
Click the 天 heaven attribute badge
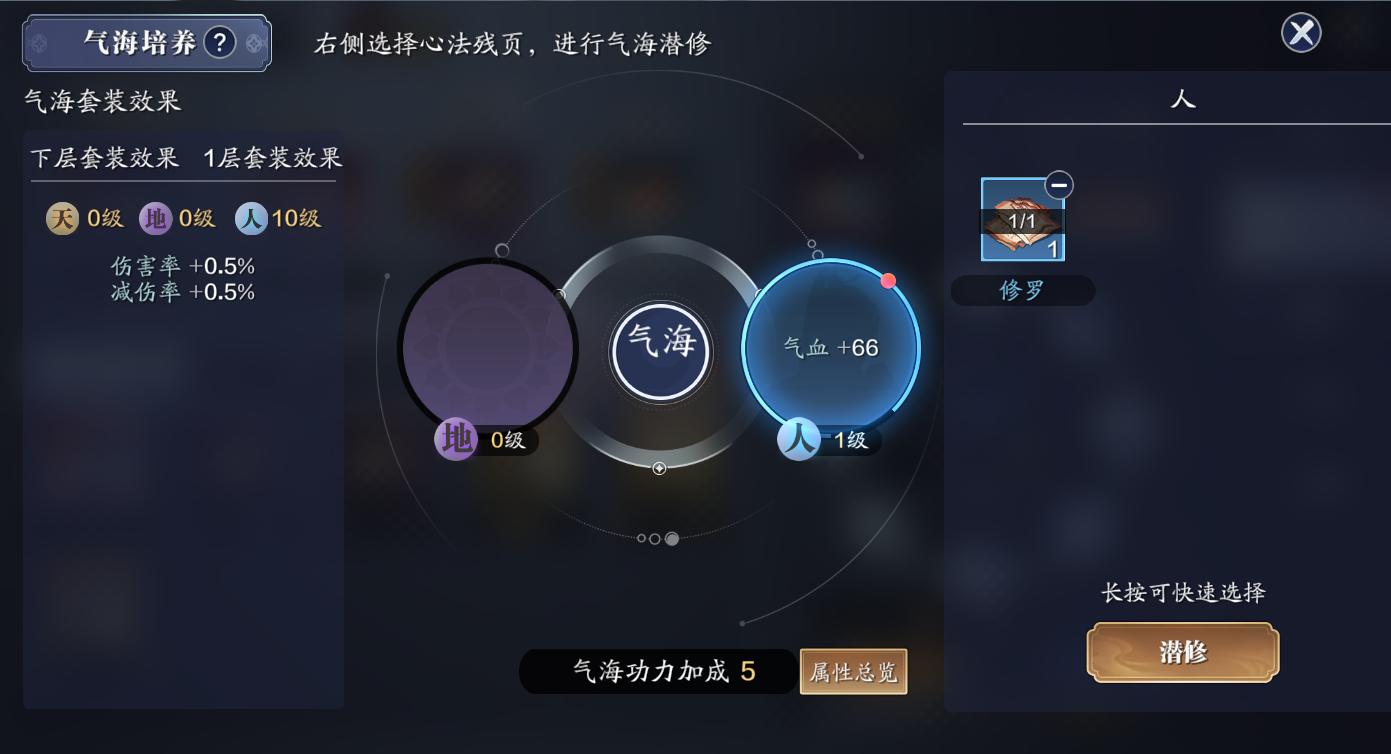point(62,218)
